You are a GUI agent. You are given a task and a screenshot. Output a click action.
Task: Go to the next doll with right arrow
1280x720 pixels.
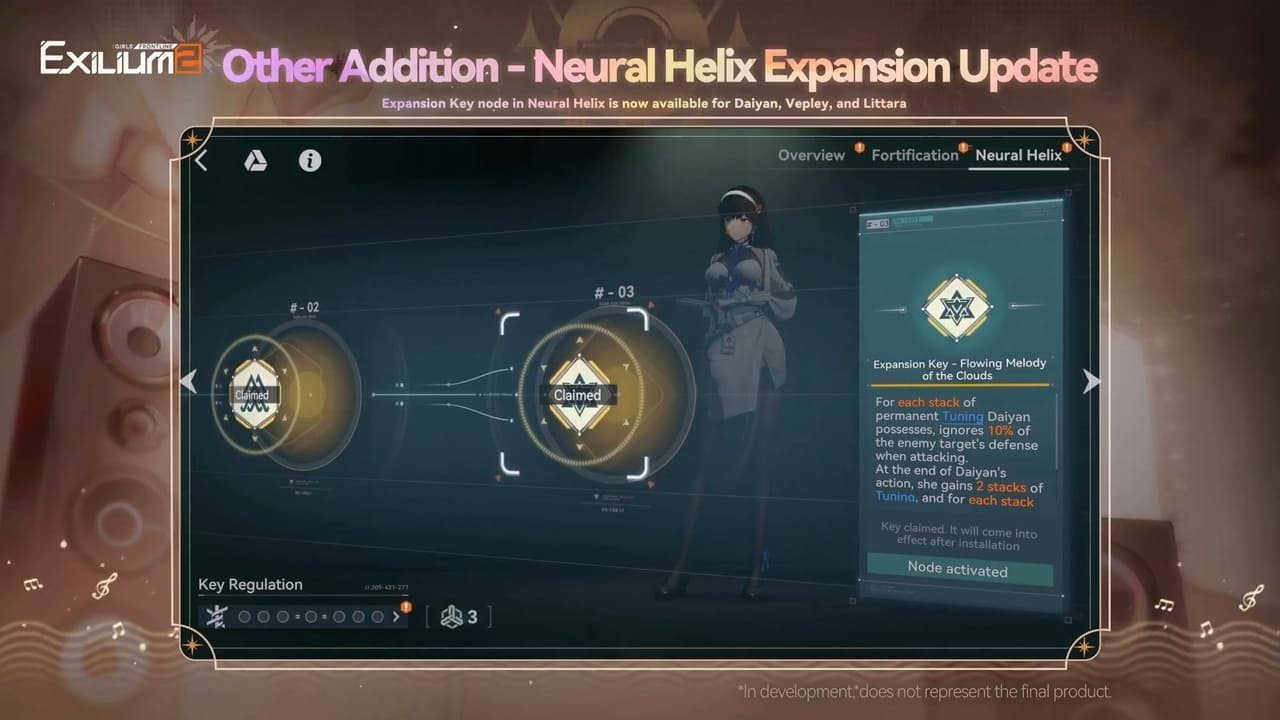click(x=1091, y=381)
